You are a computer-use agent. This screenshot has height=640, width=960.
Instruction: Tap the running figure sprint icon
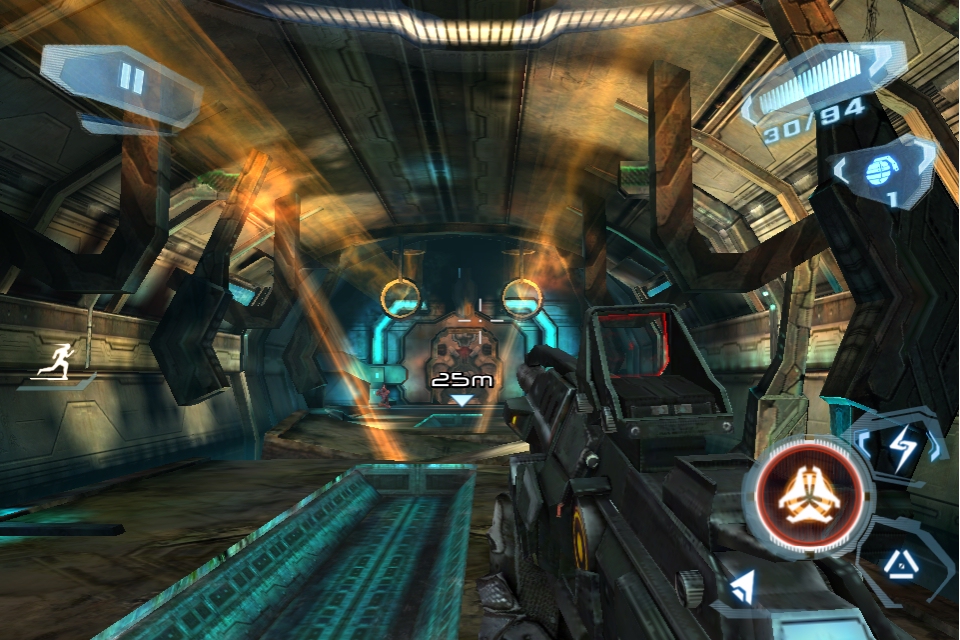click(x=57, y=361)
